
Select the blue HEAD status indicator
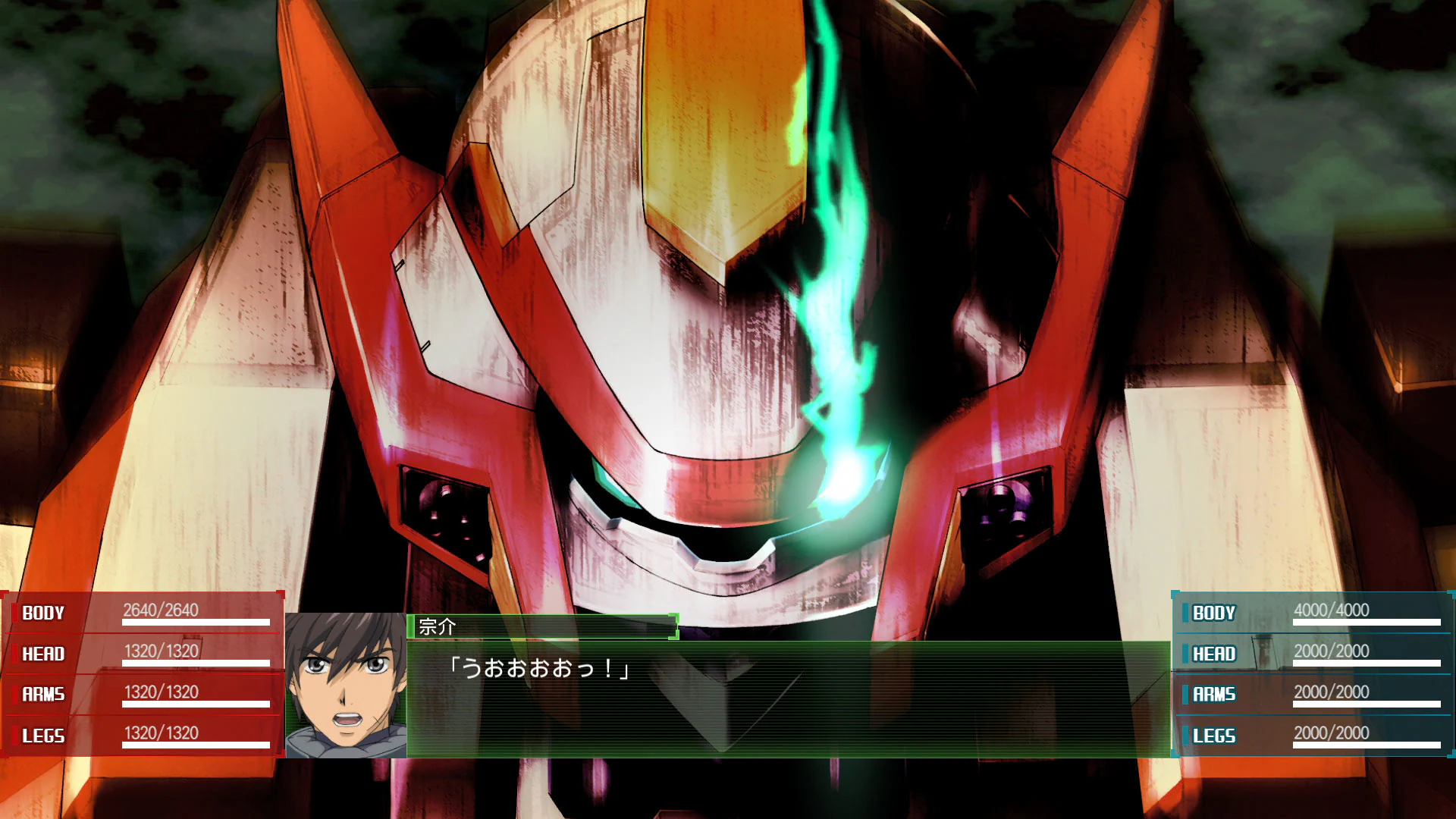(x=1215, y=654)
